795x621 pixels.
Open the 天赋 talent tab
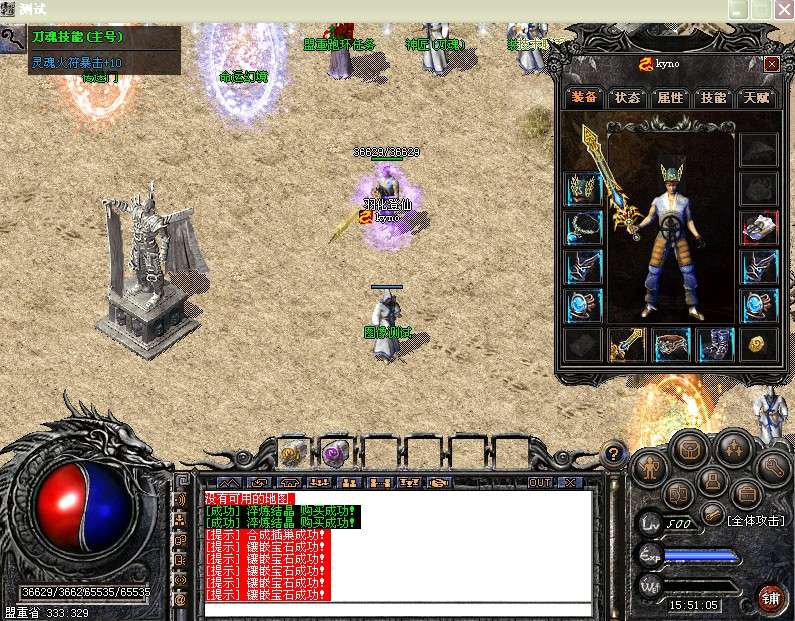[756, 98]
